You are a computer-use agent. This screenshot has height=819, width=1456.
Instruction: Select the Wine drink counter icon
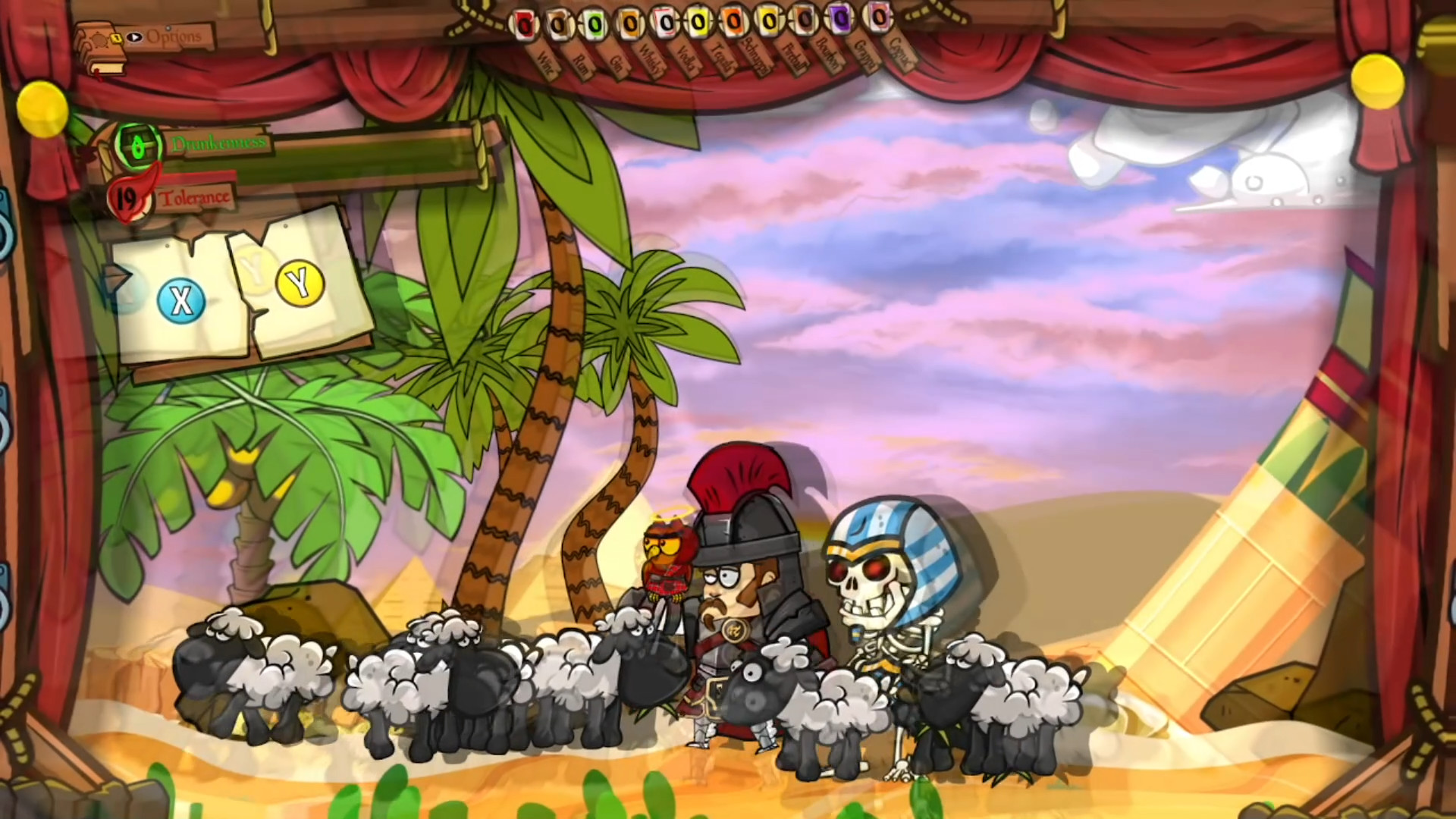(x=524, y=21)
